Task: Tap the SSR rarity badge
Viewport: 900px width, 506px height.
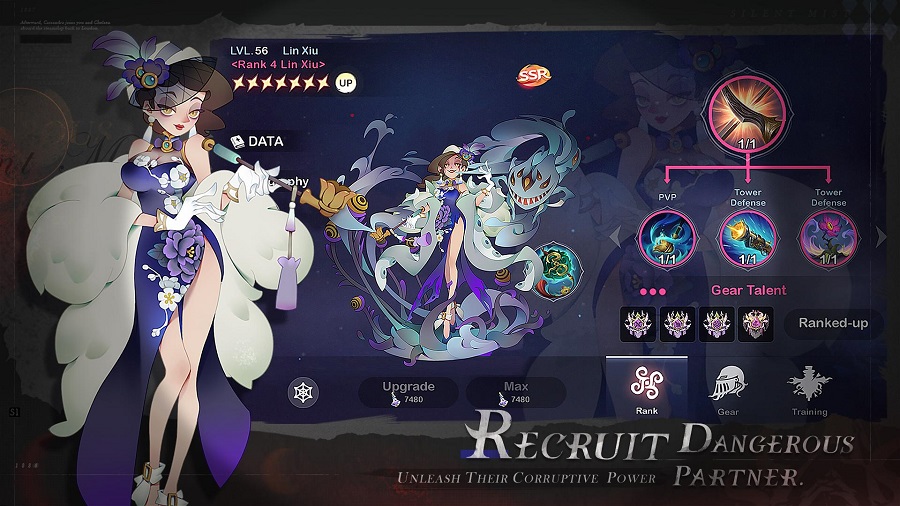Action: (x=532, y=76)
